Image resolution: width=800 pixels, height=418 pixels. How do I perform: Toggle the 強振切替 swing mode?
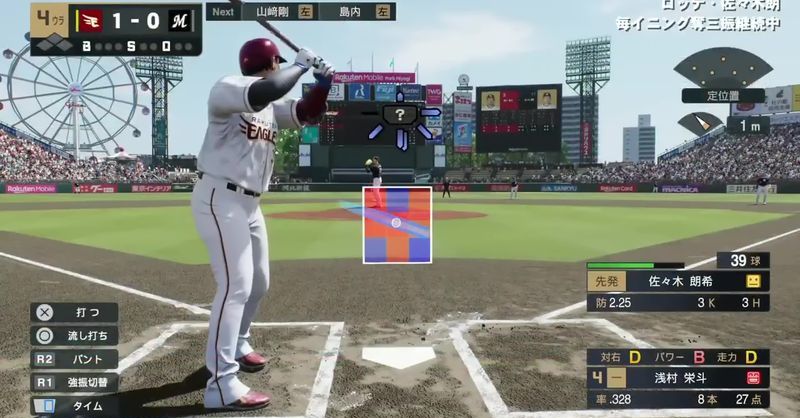click(73, 381)
